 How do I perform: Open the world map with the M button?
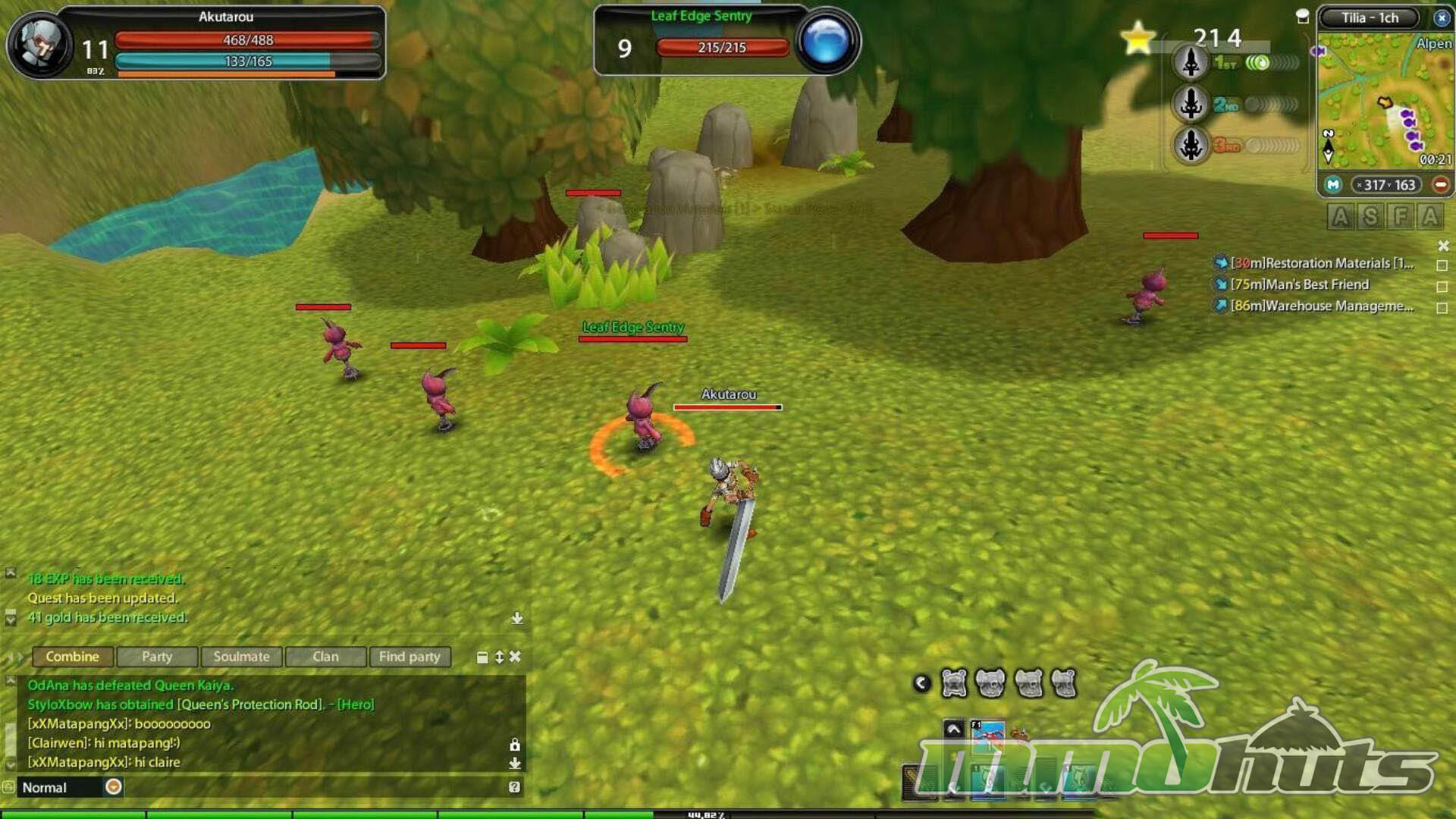[1333, 185]
